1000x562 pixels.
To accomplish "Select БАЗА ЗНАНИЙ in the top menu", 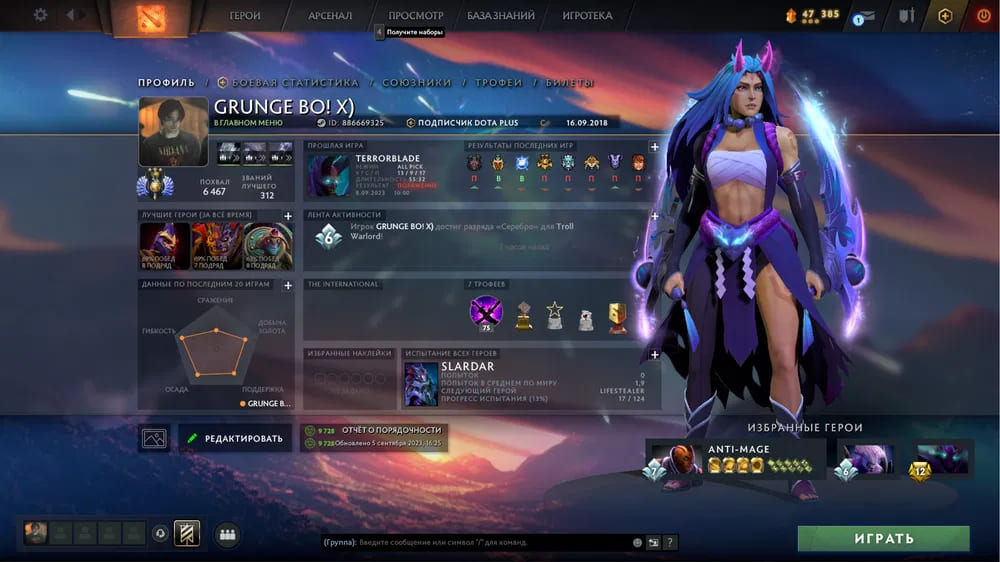I will (x=501, y=16).
